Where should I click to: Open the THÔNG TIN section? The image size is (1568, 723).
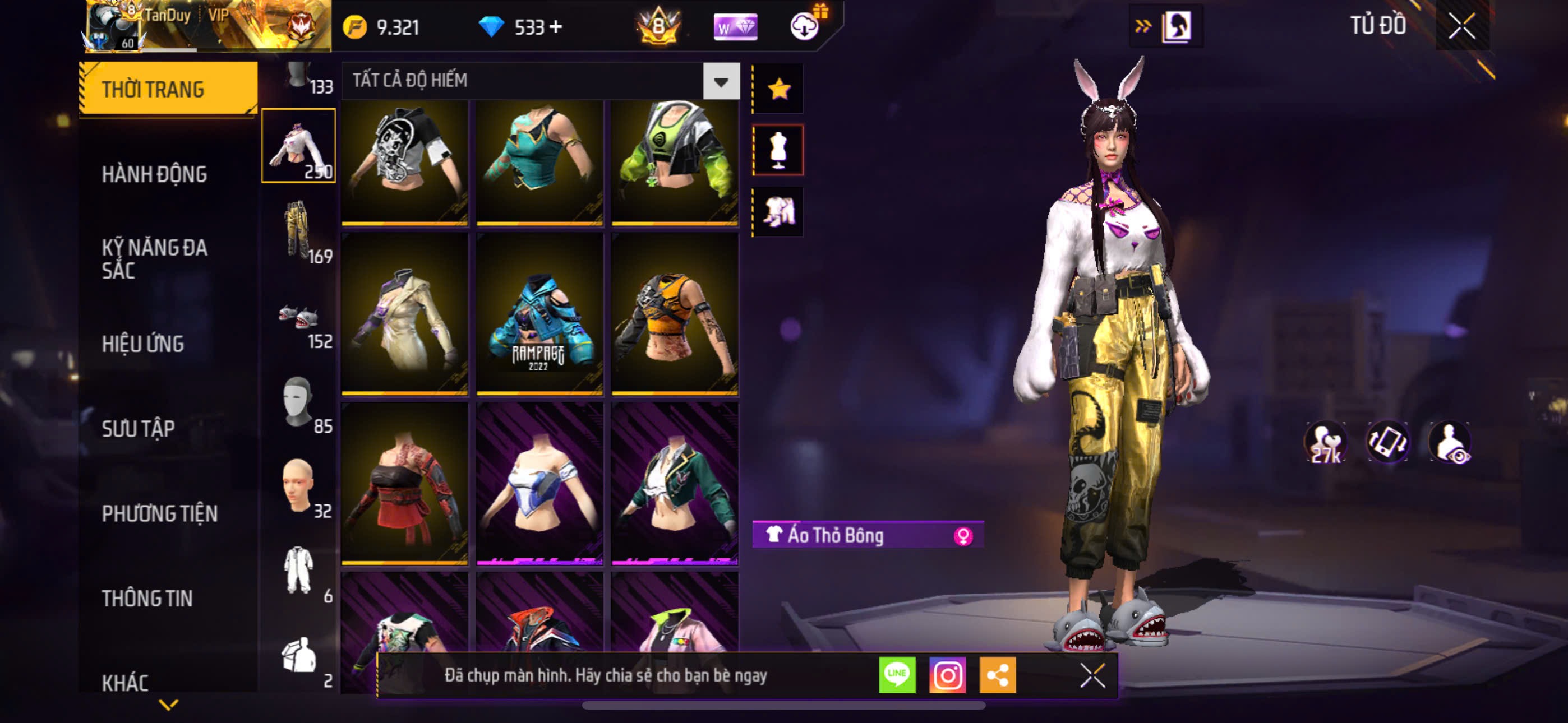click(x=147, y=598)
